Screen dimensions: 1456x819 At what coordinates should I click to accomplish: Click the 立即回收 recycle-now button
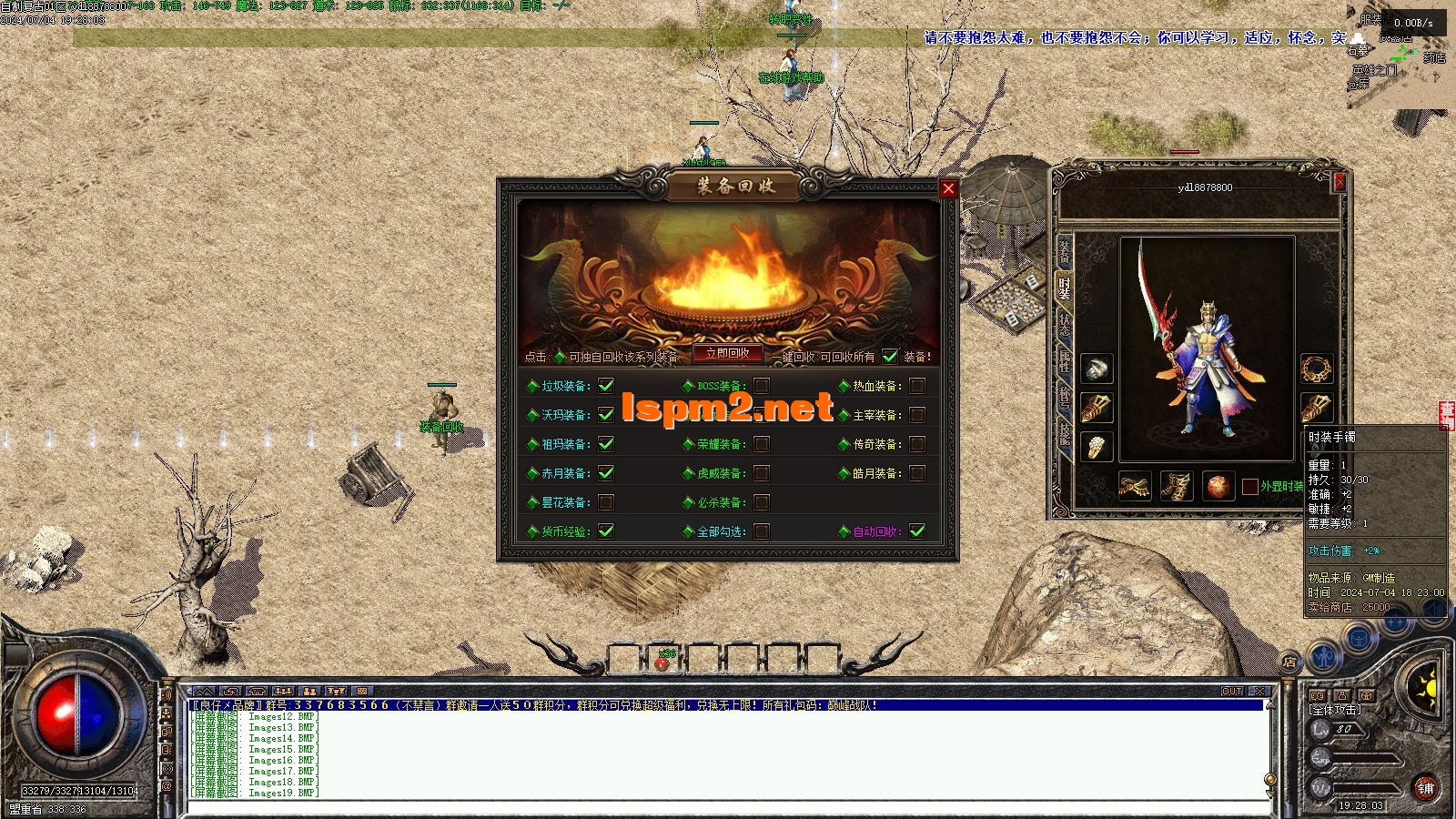(x=727, y=354)
